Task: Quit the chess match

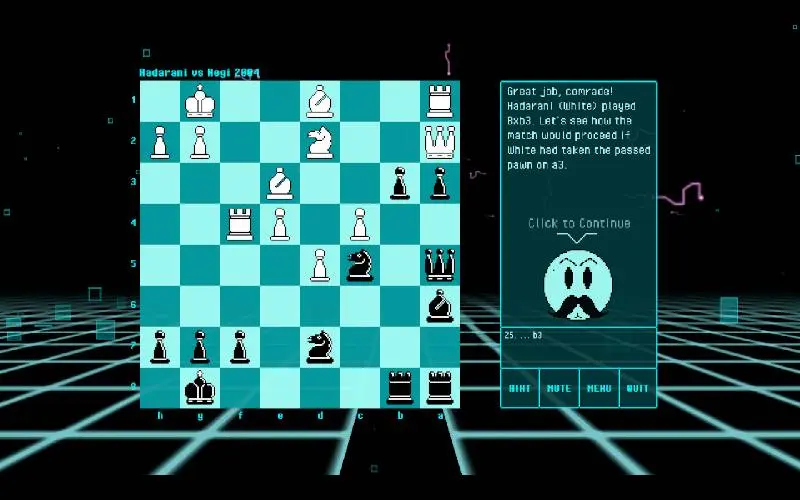Action: pyautogui.click(x=638, y=388)
